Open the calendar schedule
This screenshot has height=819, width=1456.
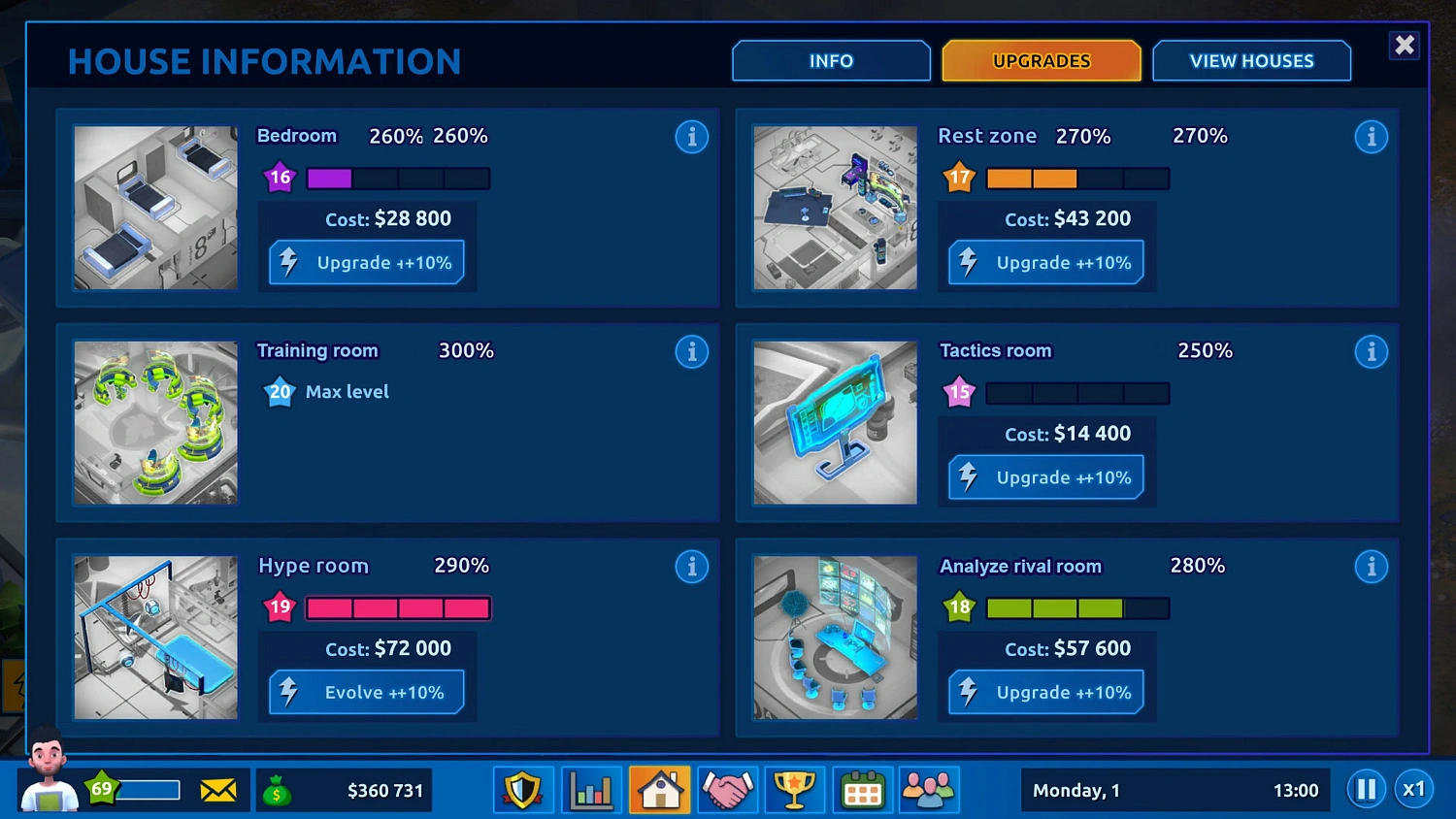pyautogui.click(x=862, y=789)
